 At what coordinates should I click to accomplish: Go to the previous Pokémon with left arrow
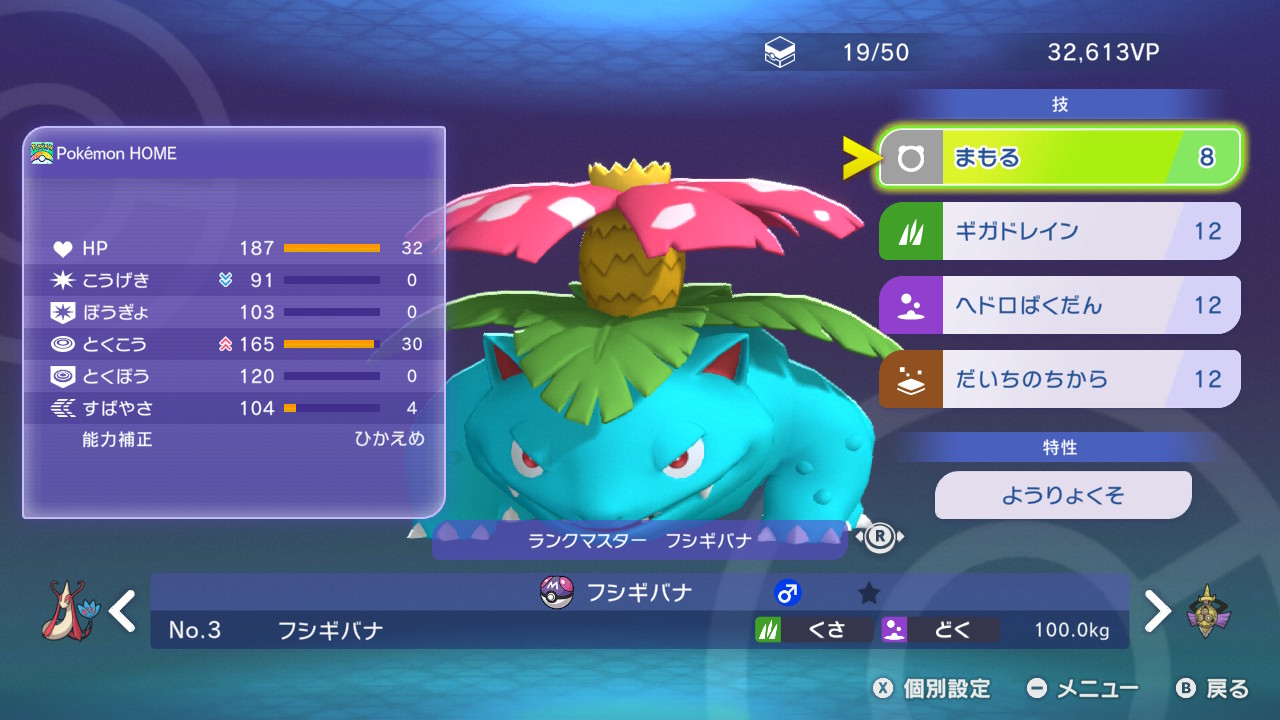point(123,611)
